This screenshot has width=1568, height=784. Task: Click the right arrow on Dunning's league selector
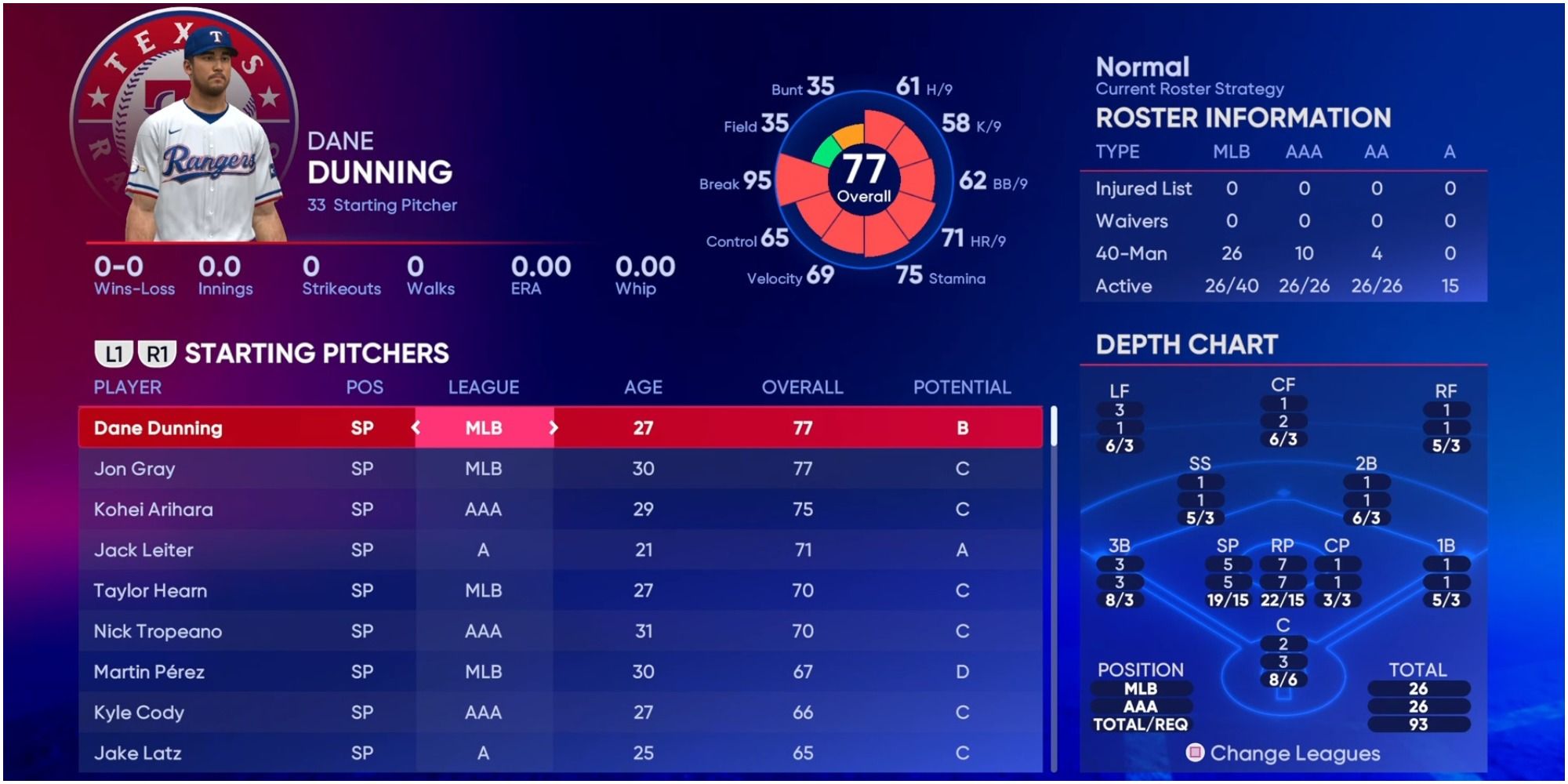tap(554, 428)
